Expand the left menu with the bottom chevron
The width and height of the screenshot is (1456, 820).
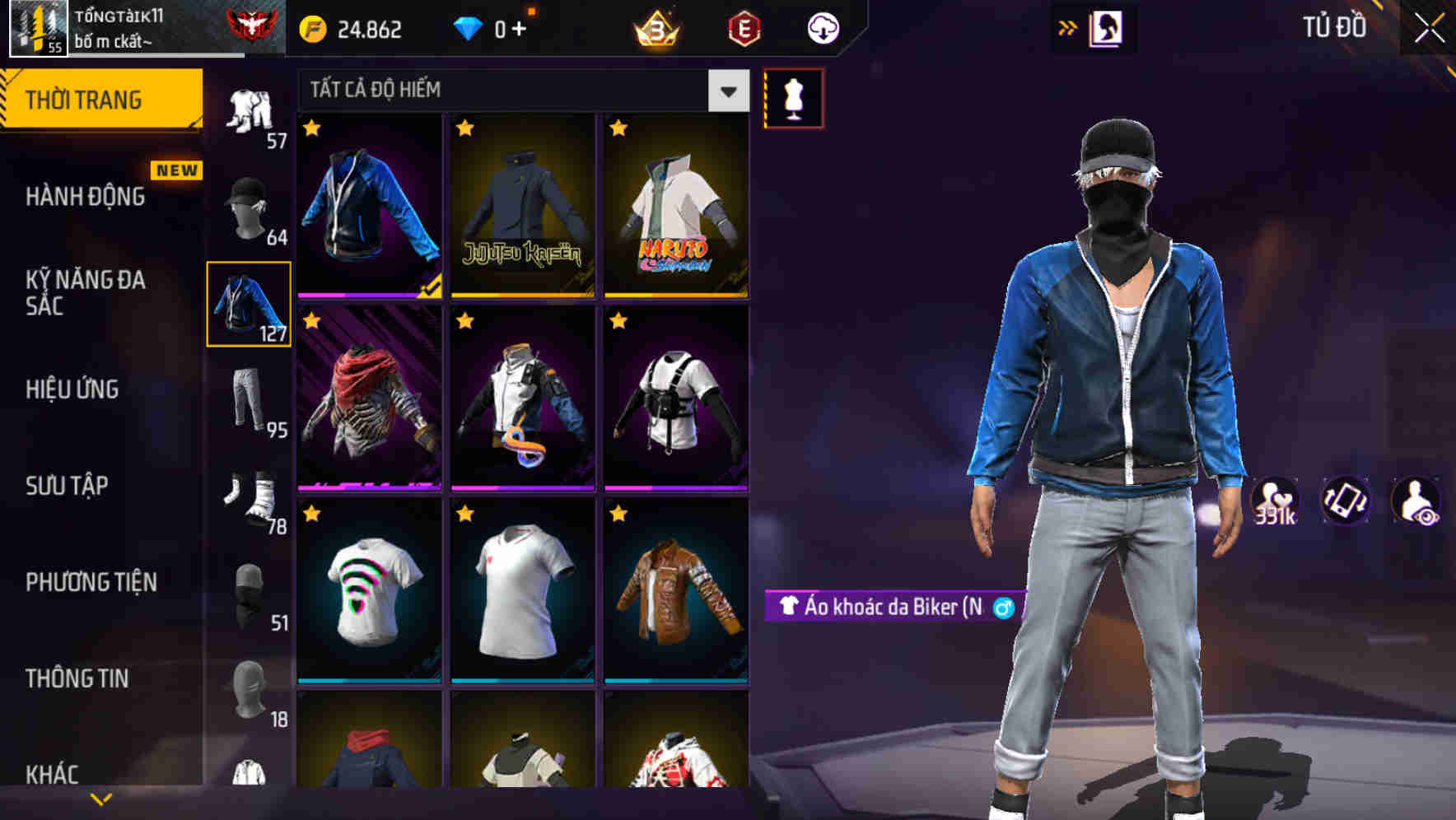click(x=101, y=797)
